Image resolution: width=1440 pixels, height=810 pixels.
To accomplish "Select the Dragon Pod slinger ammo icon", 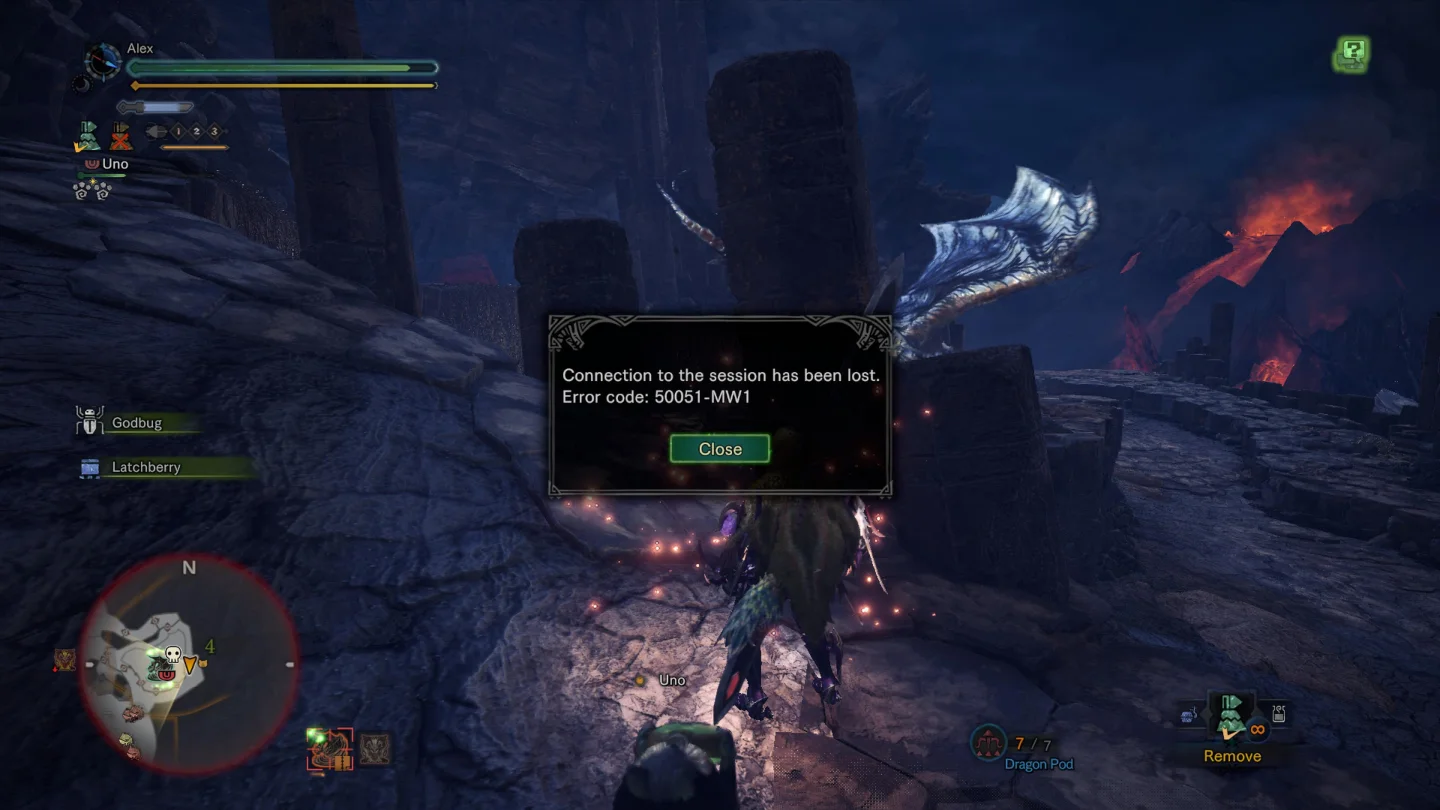I will 989,744.
